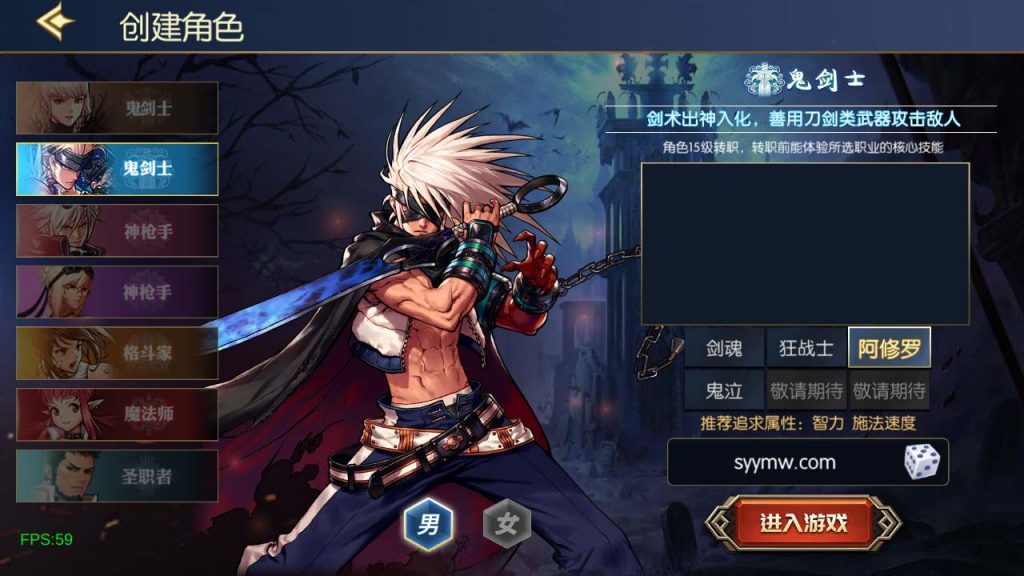Viewport: 1024px width, 576px height.
Task: Click the character name input field
Action: (x=784, y=463)
